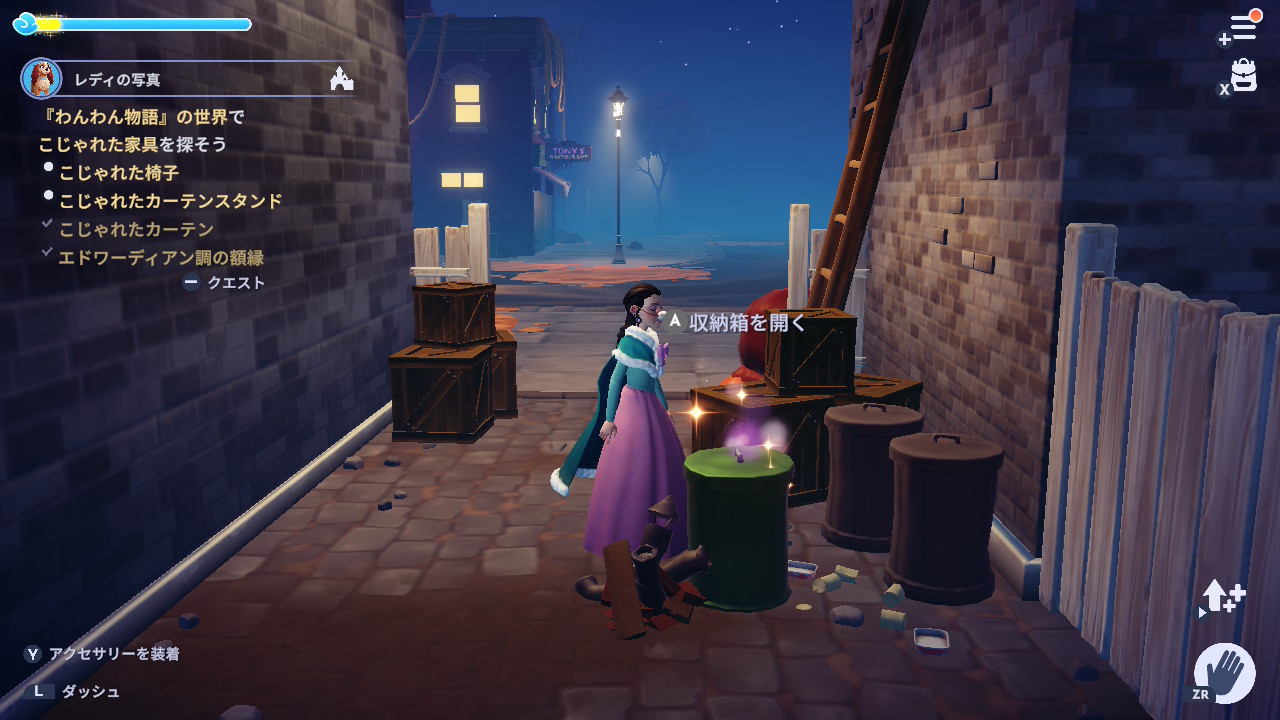
Task: Click the こじゃれたカーテンスタンド objective
Action: pos(170,201)
